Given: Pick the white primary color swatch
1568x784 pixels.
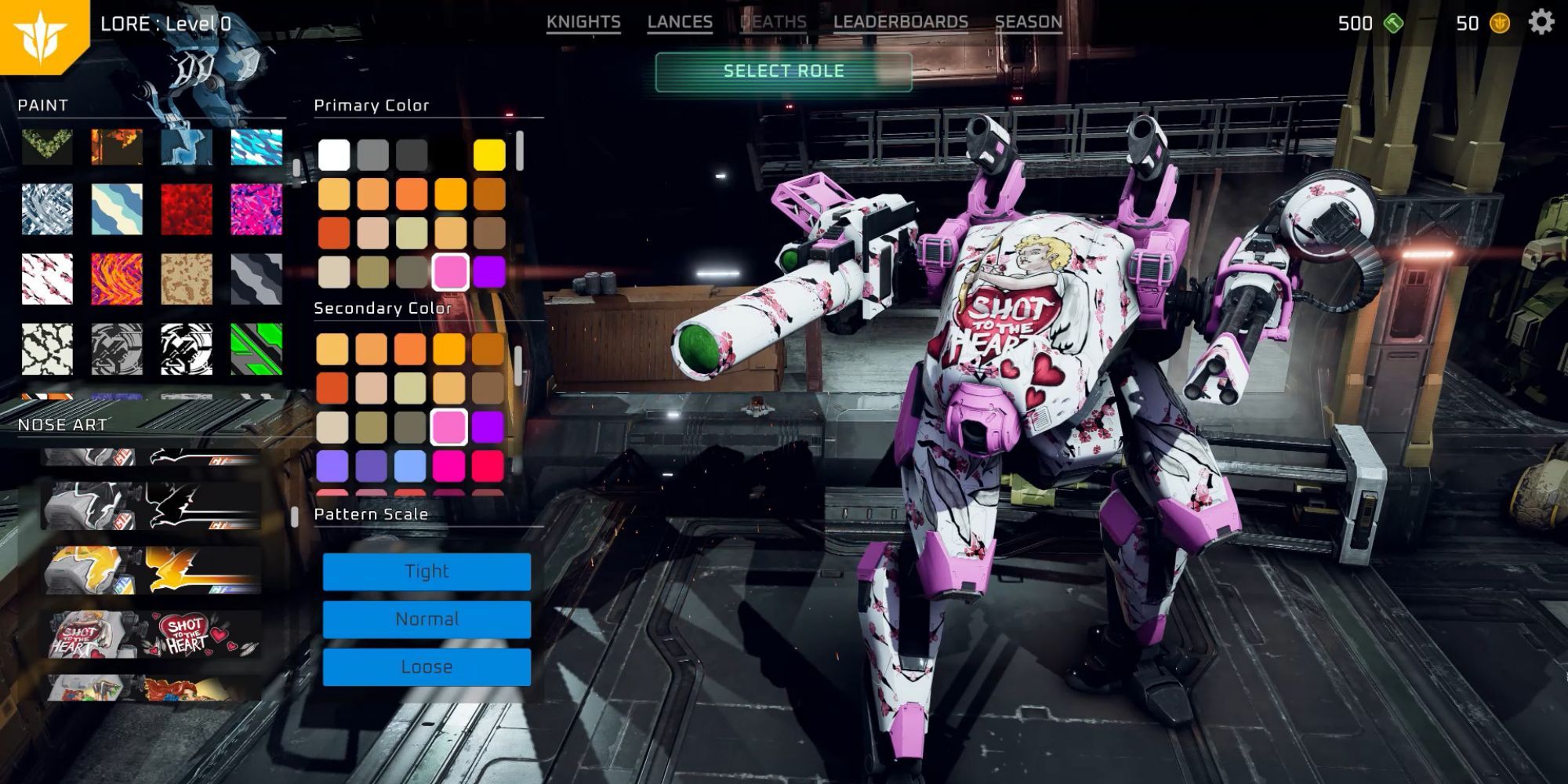Looking at the screenshot, I should [x=334, y=155].
